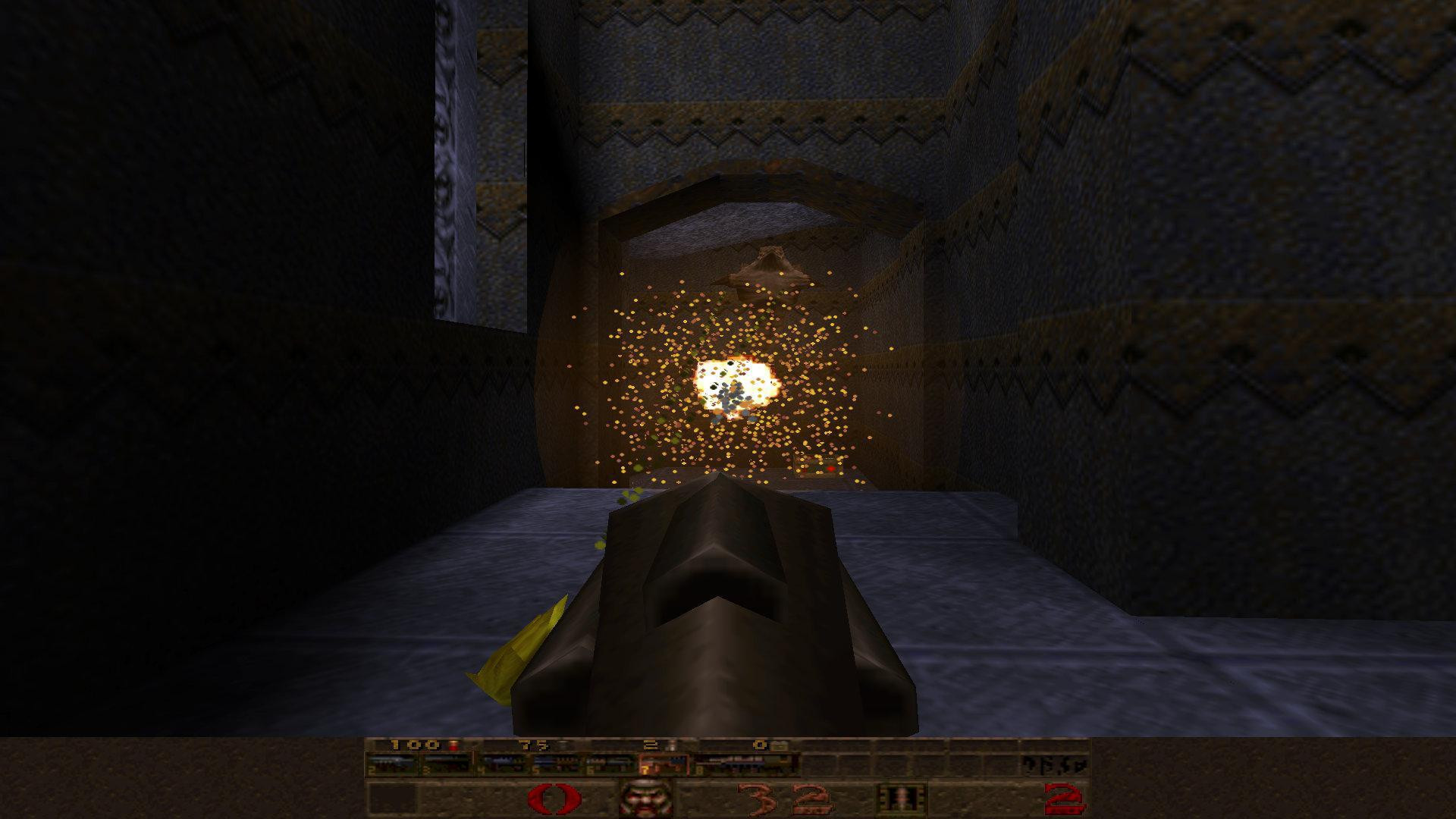Click the highlighted rocket launcher in slot 7
The image size is (1456, 819).
click(664, 761)
